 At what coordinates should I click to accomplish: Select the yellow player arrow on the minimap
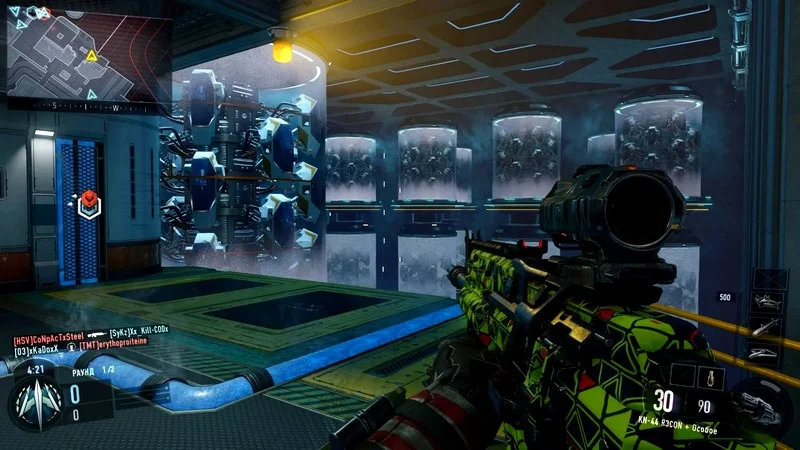coord(93,57)
